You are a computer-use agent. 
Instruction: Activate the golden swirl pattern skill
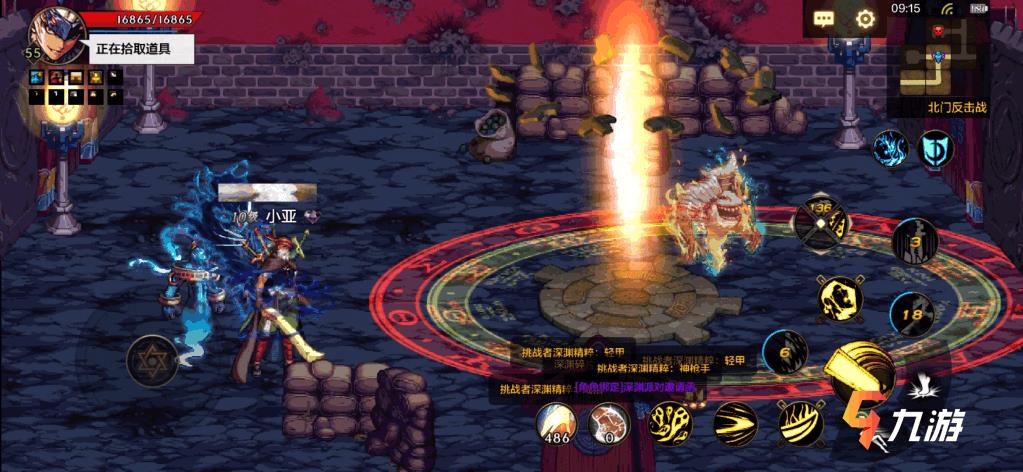pyautogui.click(x=669, y=423)
